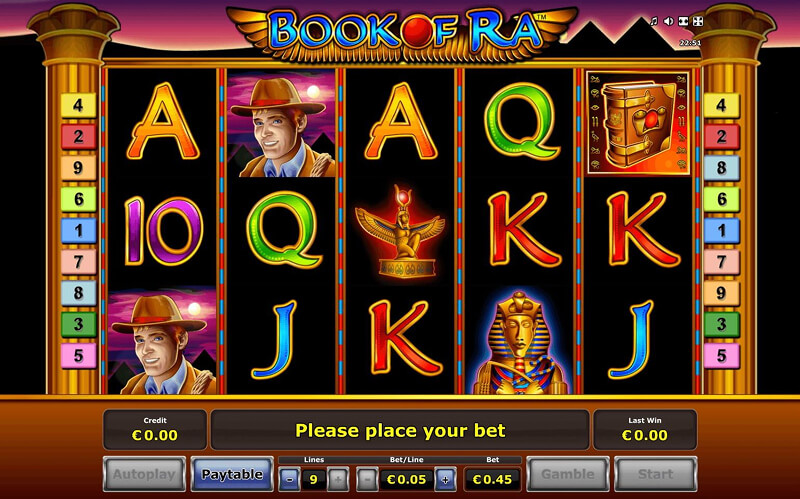This screenshot has width=800, height=499.
Task: Select the Gamble button
Action: (x=567, y=474)
